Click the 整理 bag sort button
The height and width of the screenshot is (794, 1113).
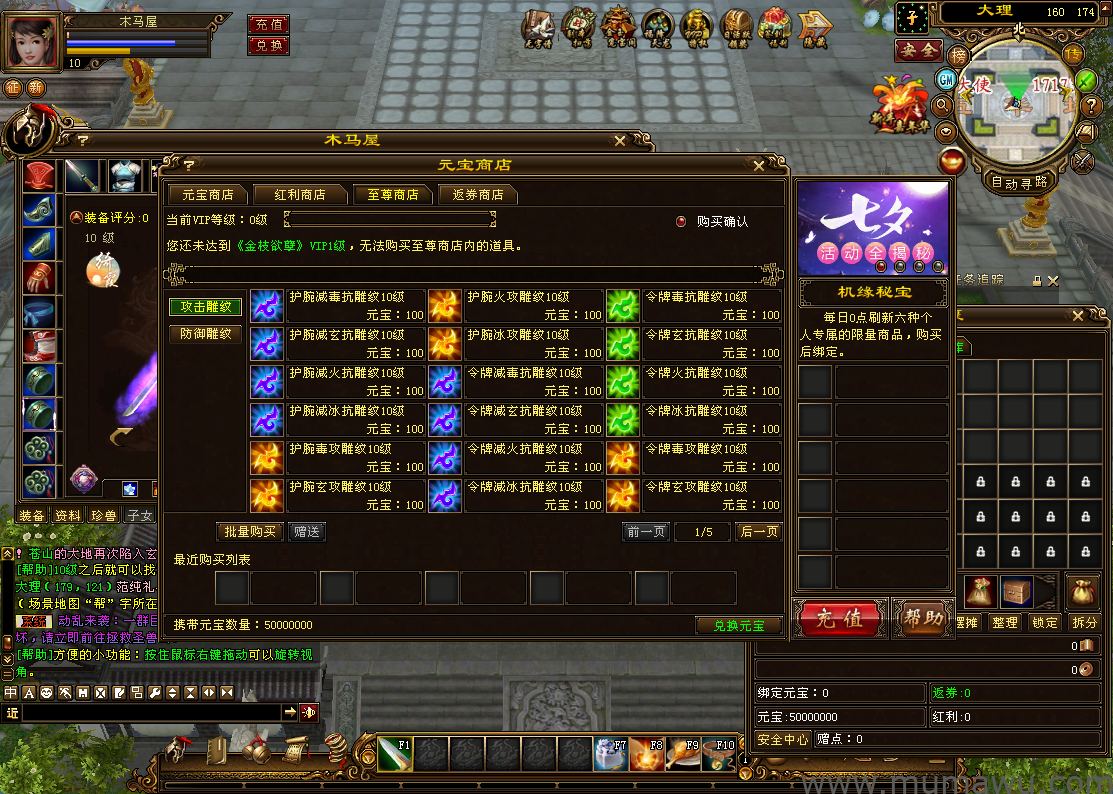(1004, 622)
